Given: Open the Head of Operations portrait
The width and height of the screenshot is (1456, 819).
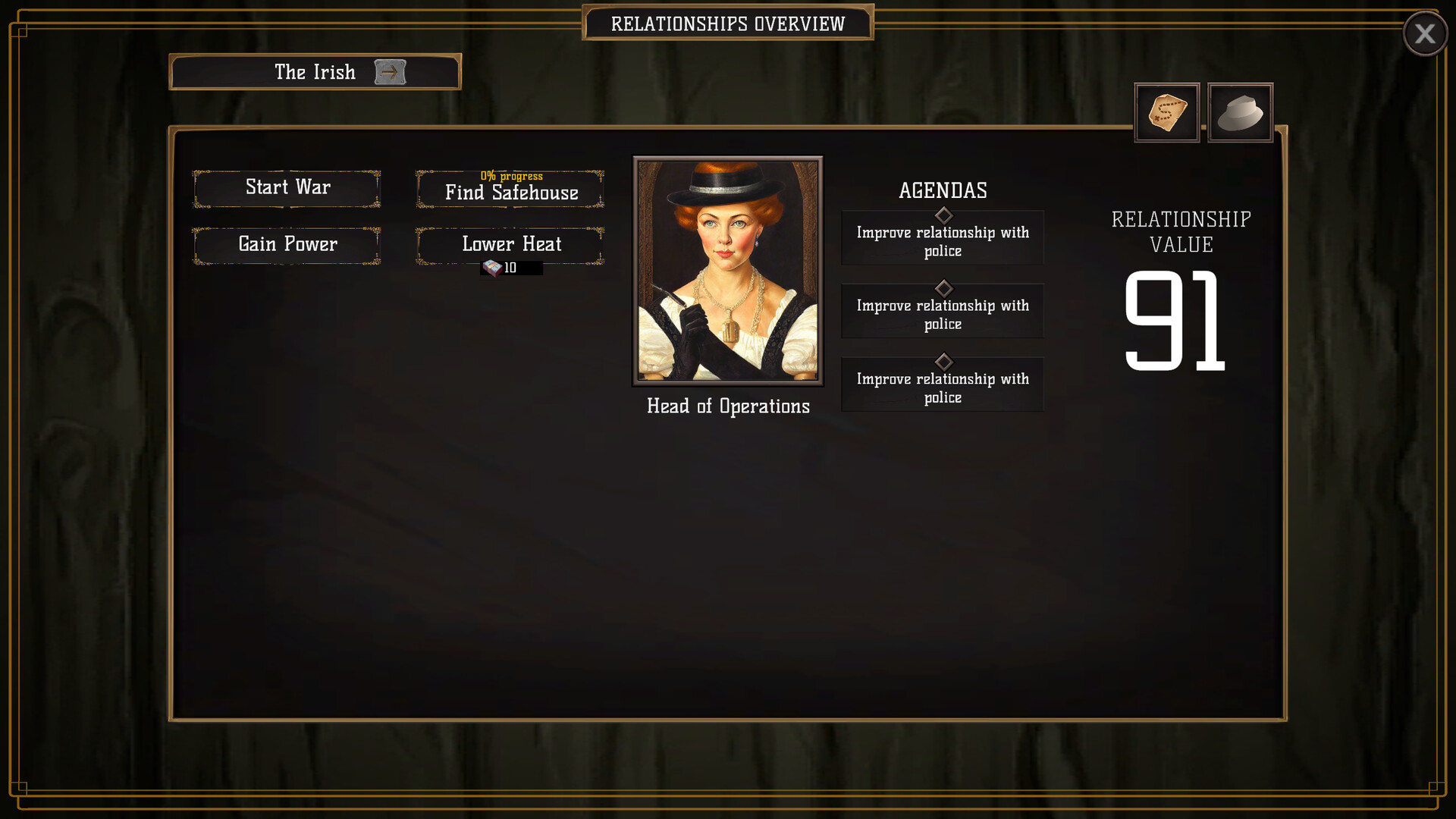Looking at the screenshot, I should tap(726, 270).
